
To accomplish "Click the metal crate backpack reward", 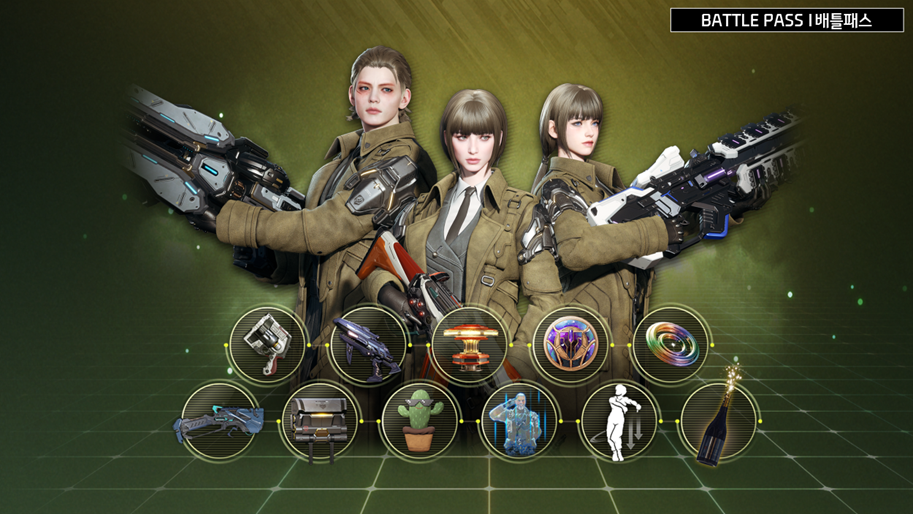I will click(x=319, y=421).
